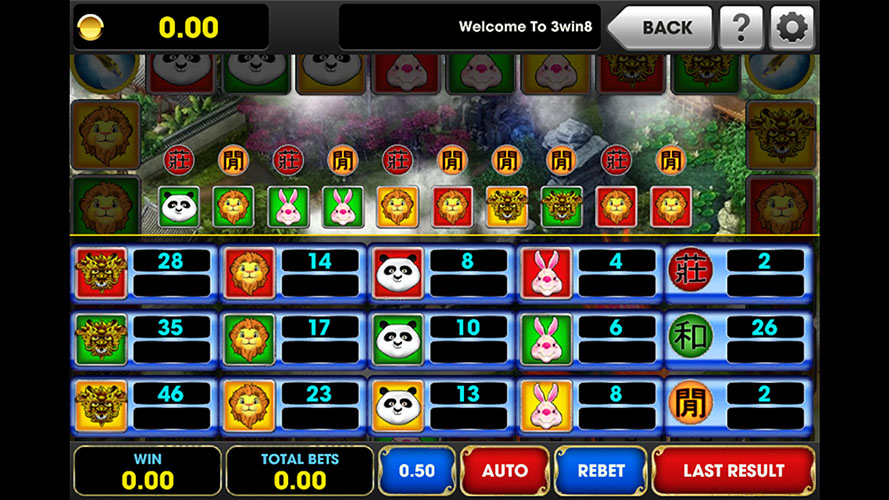Select the green 和 tie bet paying 26
The height and width of the screenshot is (500, 889).
692,337
